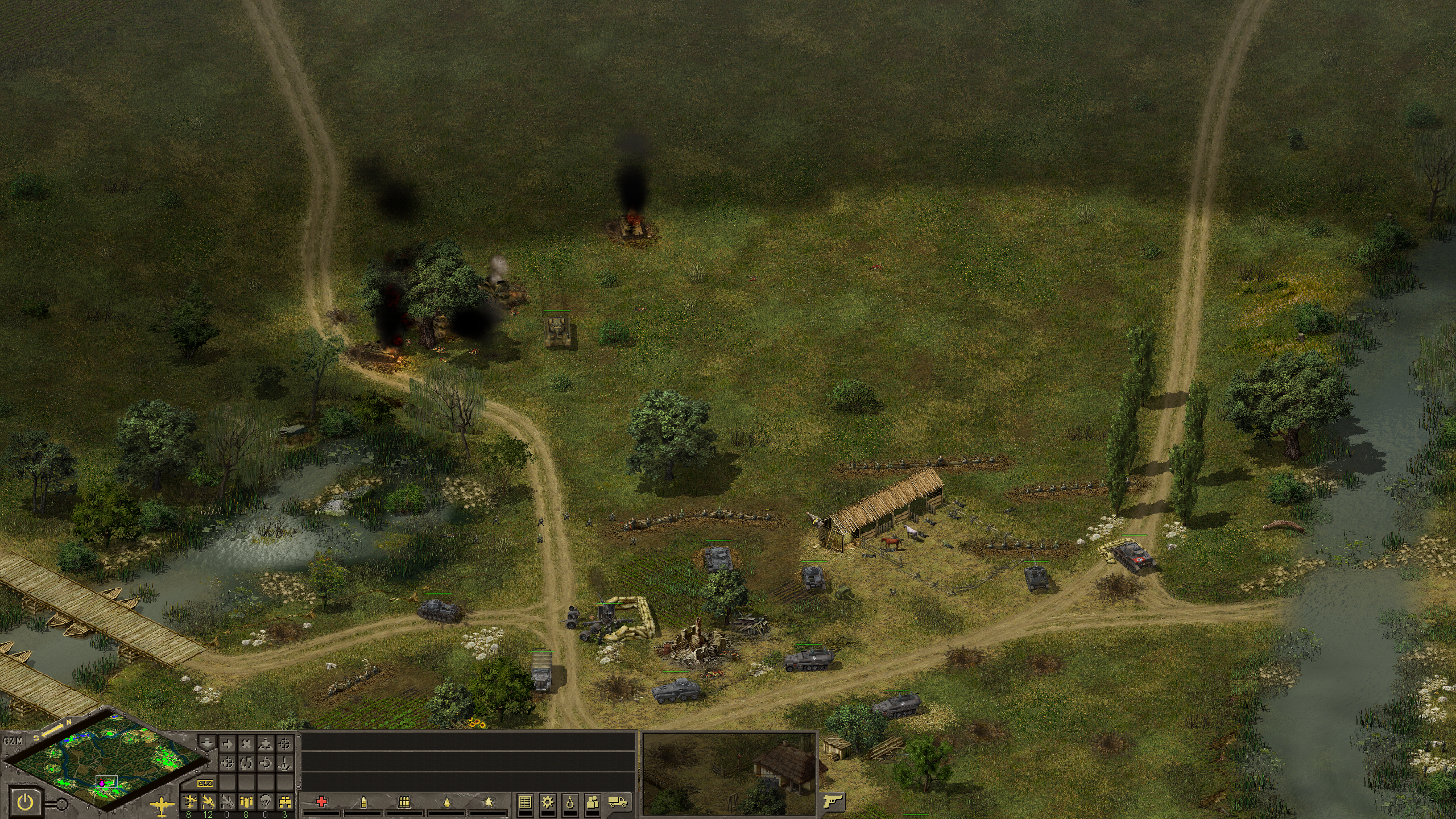Click the pistol icon beside the preview
Image resolution: width=1456 pixels, height=819 pixels.
pos(832,801)
